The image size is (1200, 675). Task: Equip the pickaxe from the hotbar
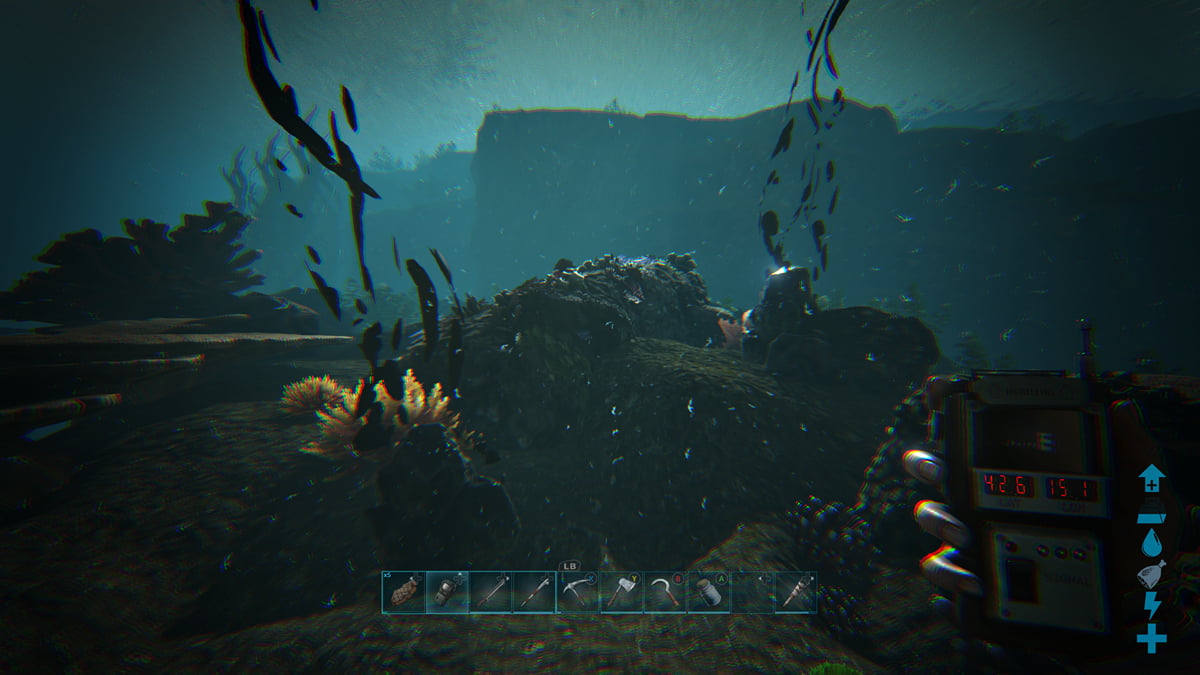(577, 592)
